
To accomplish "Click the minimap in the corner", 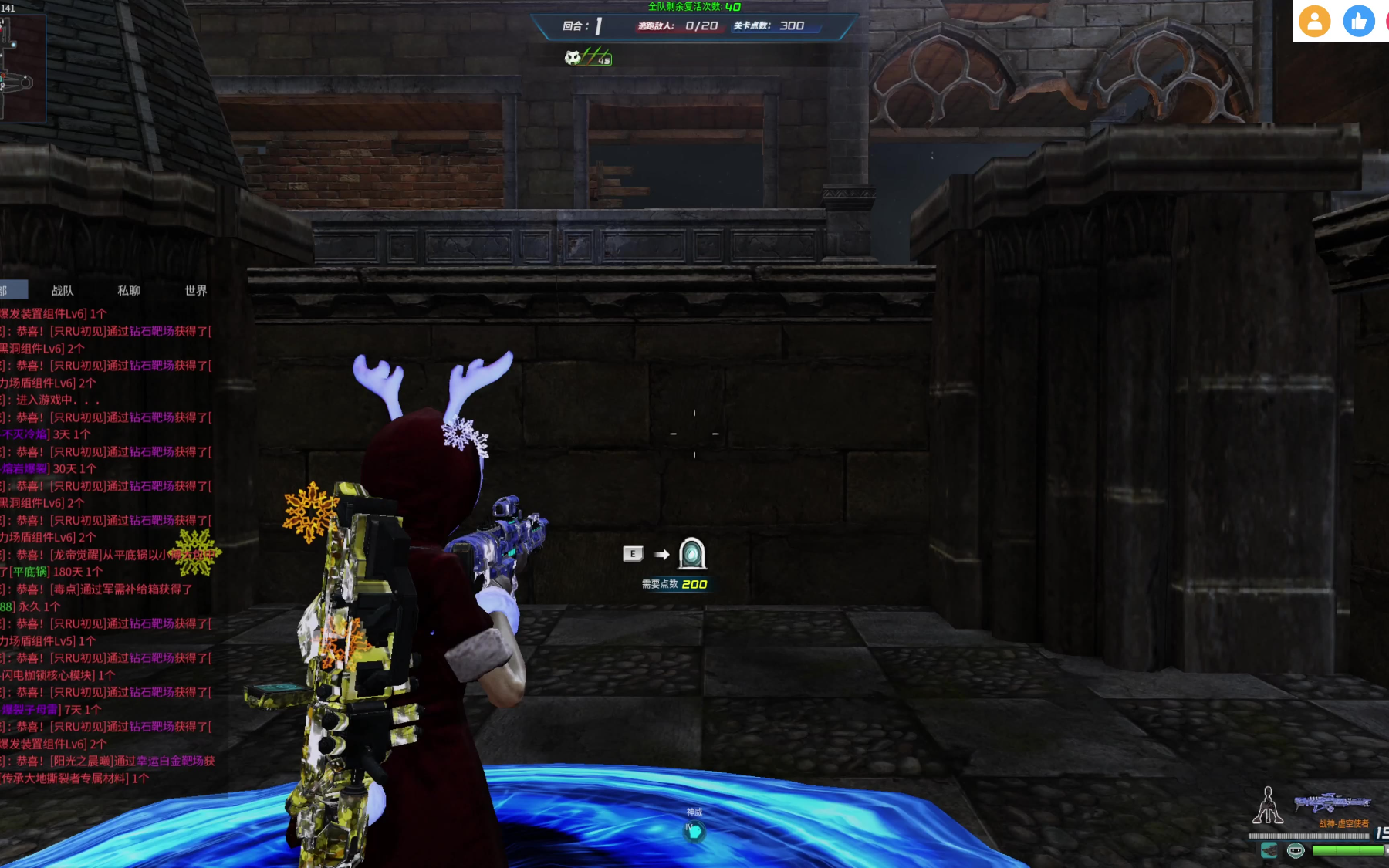I will point(22,69).
